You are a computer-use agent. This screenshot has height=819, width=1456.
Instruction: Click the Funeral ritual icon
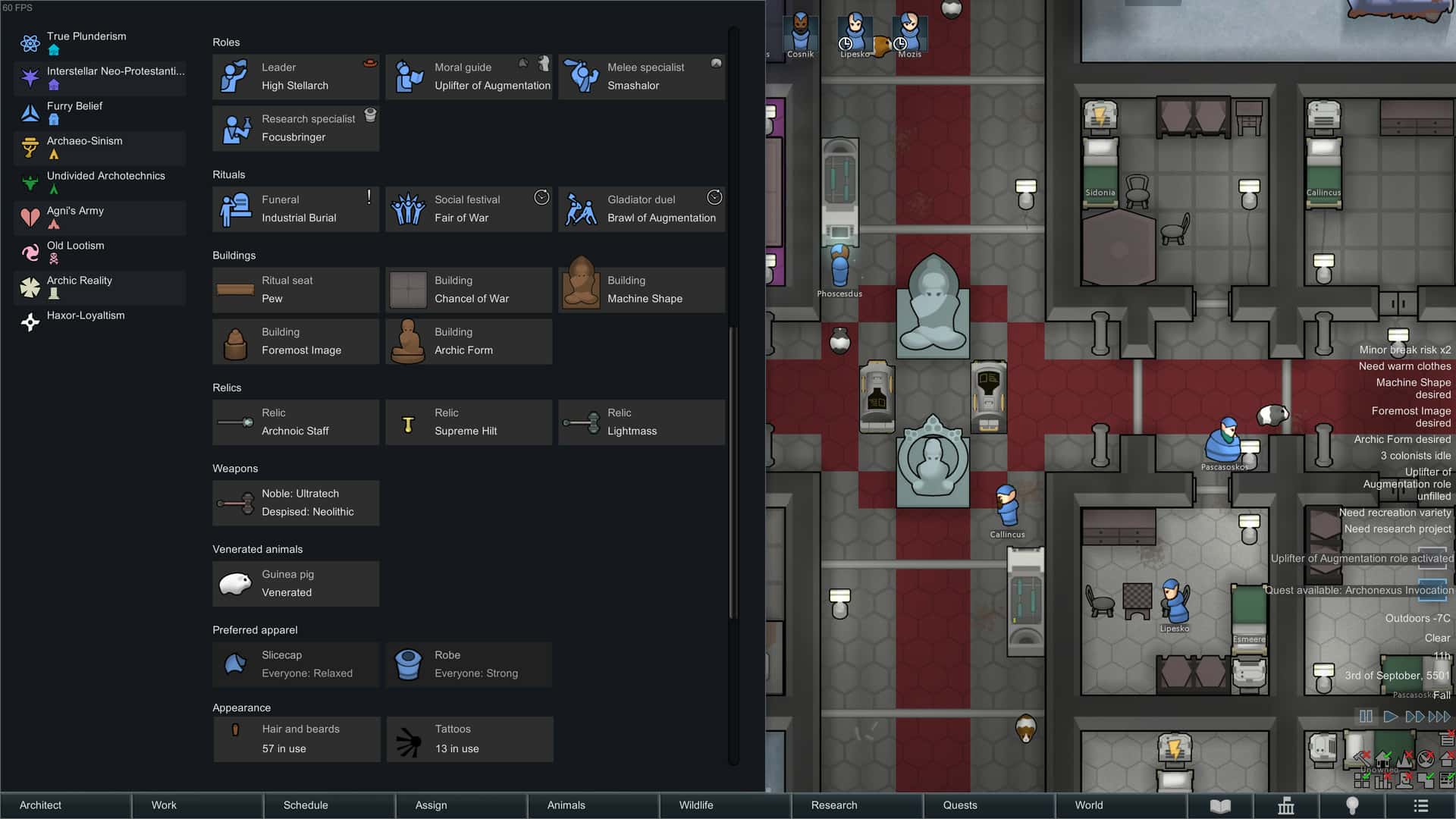pyautogui.click(x=237, y=209)
